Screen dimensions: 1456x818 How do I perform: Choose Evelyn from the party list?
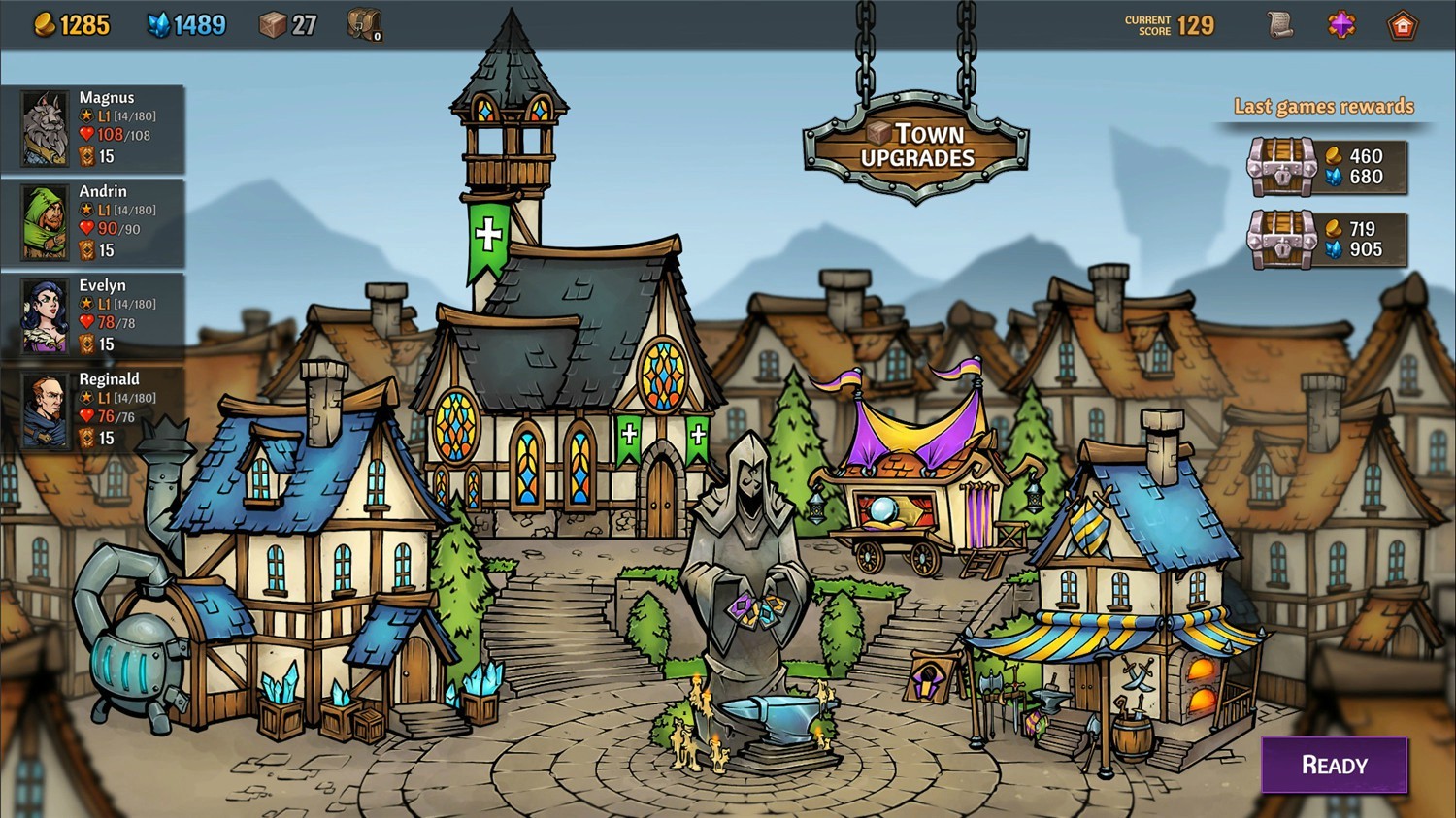coord(93,316)
